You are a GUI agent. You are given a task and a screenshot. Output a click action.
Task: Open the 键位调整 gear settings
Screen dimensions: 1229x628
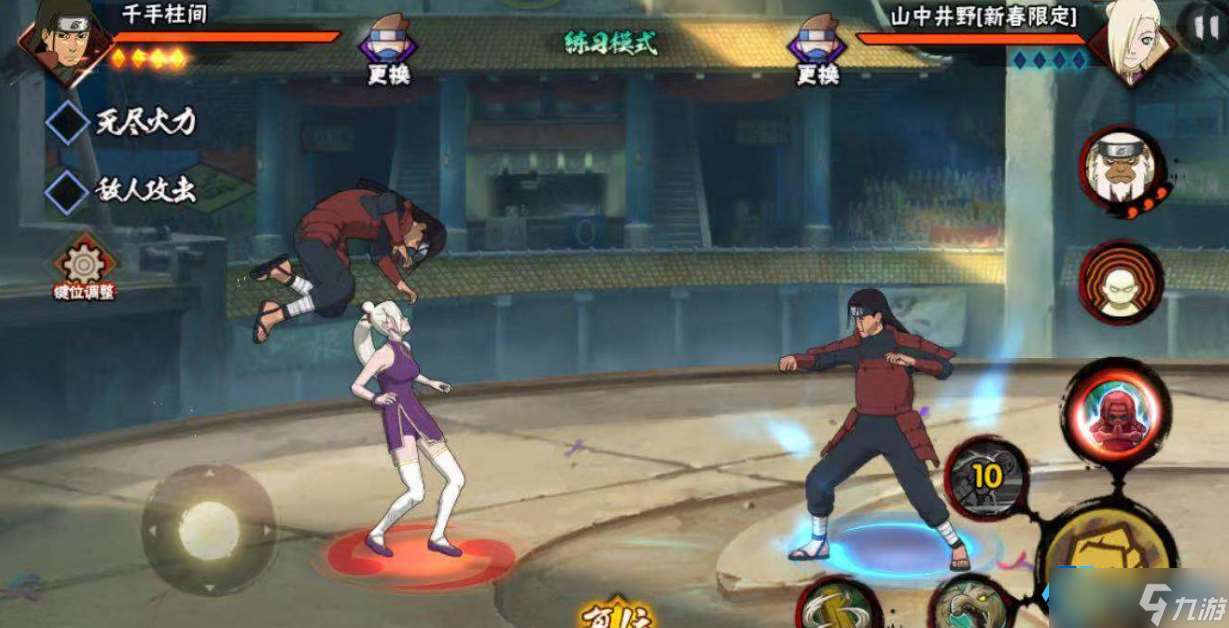pyautogui.click(x=84, y=267)
